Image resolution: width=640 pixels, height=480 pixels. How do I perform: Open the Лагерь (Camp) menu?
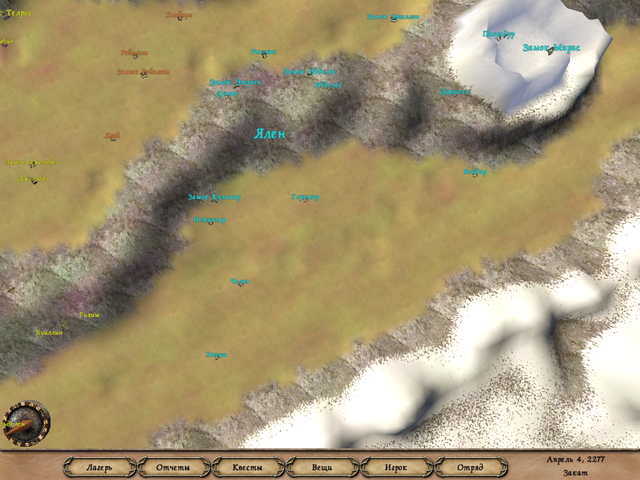pos(99,467)
